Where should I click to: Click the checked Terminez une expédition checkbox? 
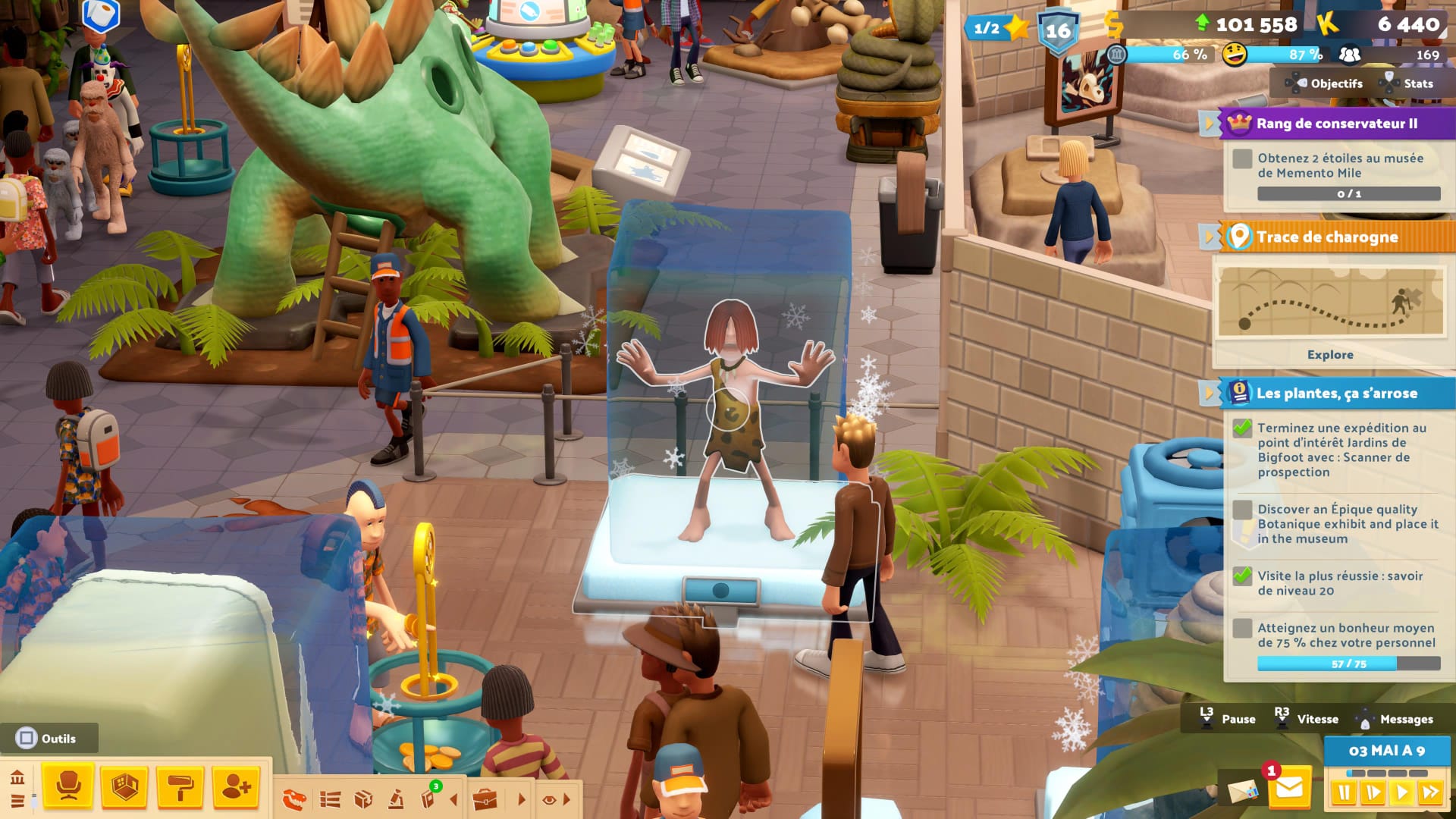click(x=1242, y=429)
